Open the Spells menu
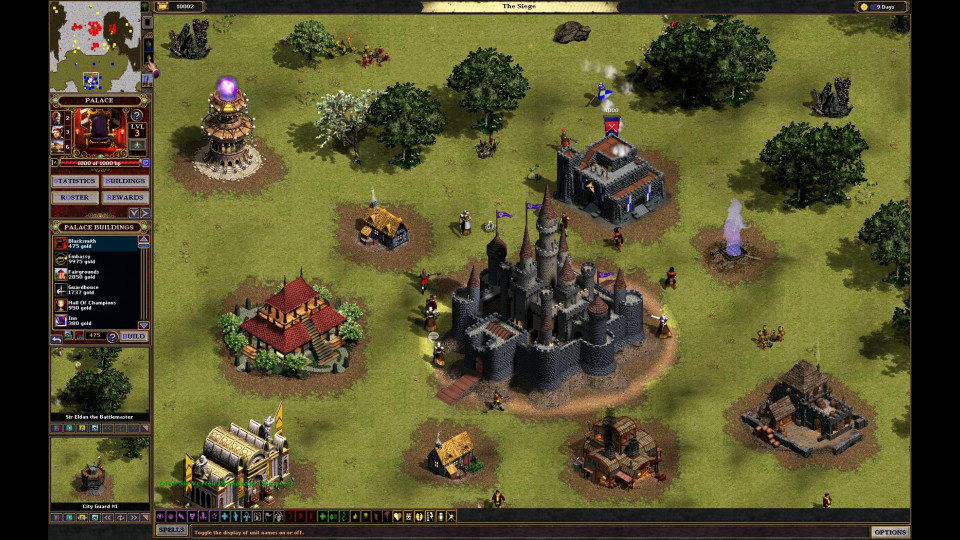The image size is (960, 540). click(x=171, y=530)
